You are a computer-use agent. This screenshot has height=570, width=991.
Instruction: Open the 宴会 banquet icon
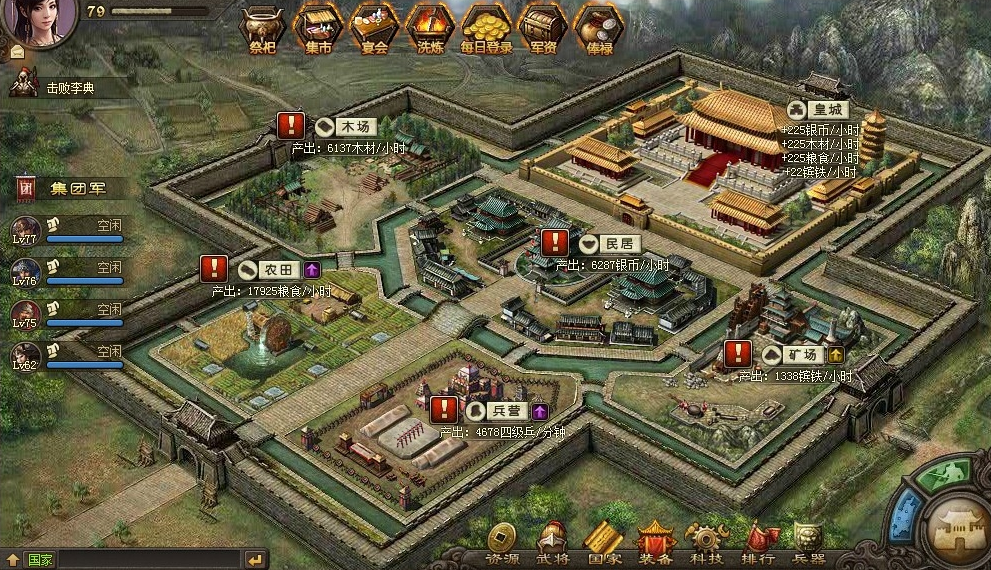pyautogui.click(x=374, y=28)
